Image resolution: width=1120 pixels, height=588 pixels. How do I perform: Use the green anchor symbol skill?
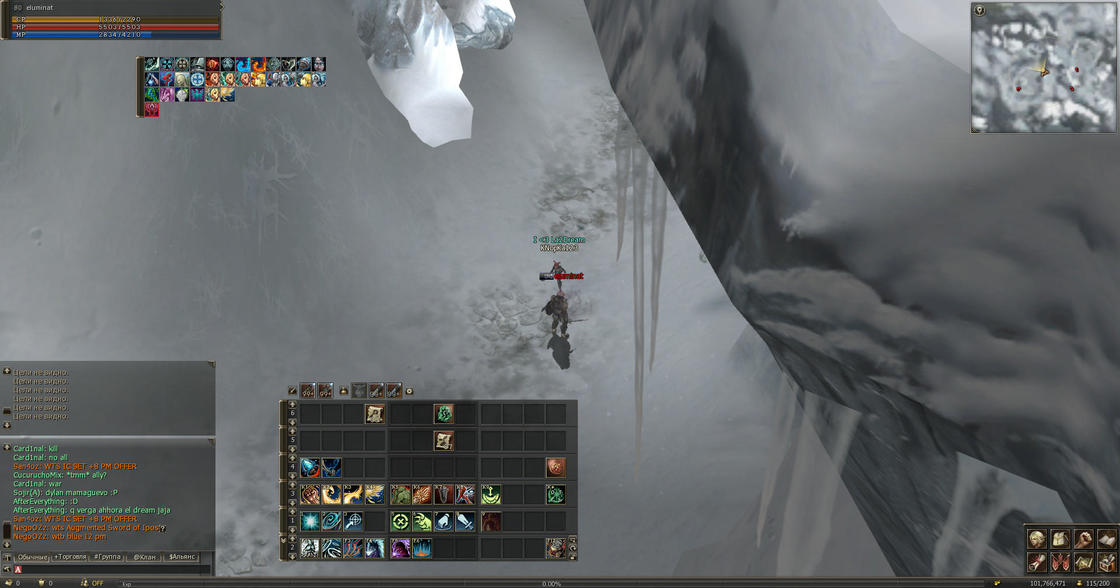tap(490, 494)
